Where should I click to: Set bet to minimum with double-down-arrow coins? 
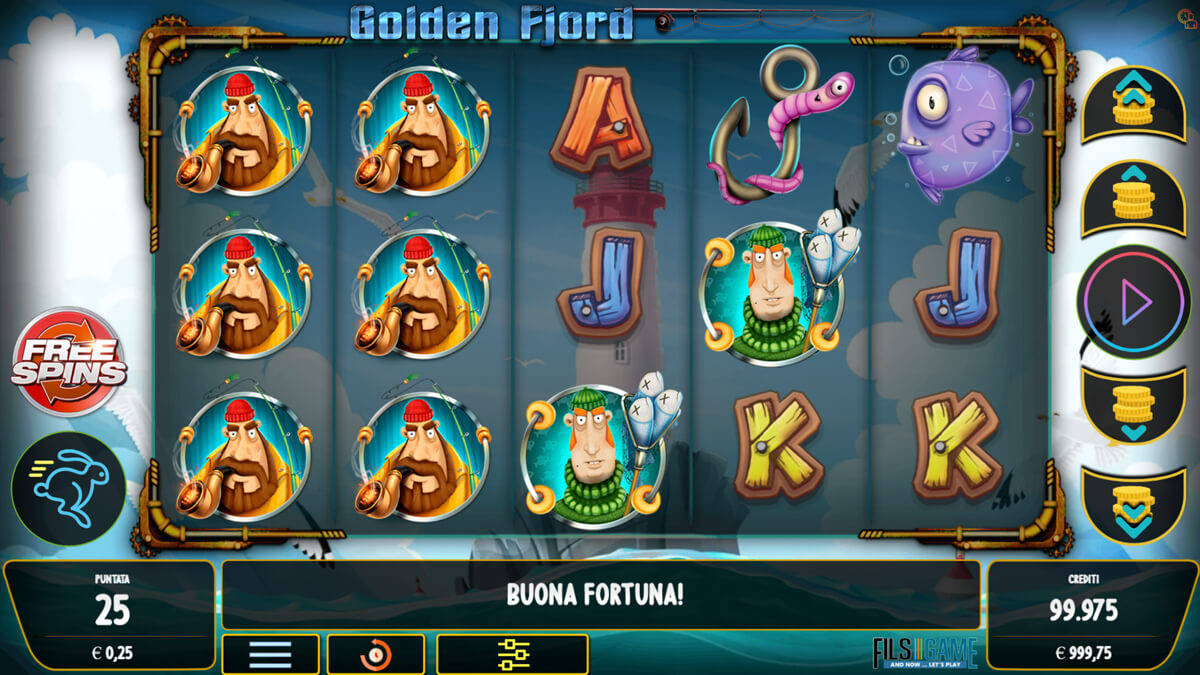tap(1133, 505)
